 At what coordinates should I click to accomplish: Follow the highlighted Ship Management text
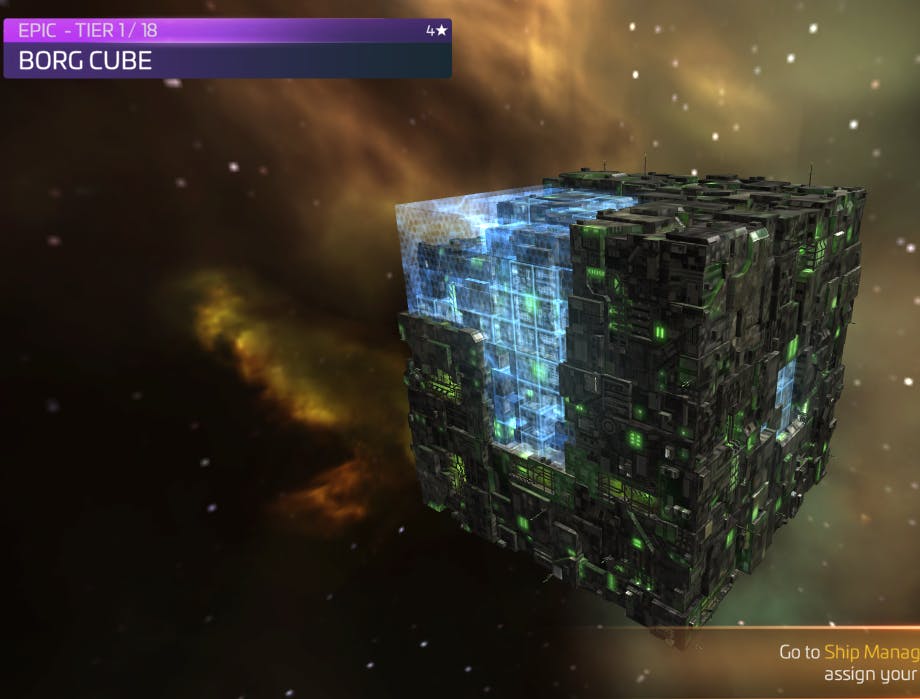pos(871,652)
